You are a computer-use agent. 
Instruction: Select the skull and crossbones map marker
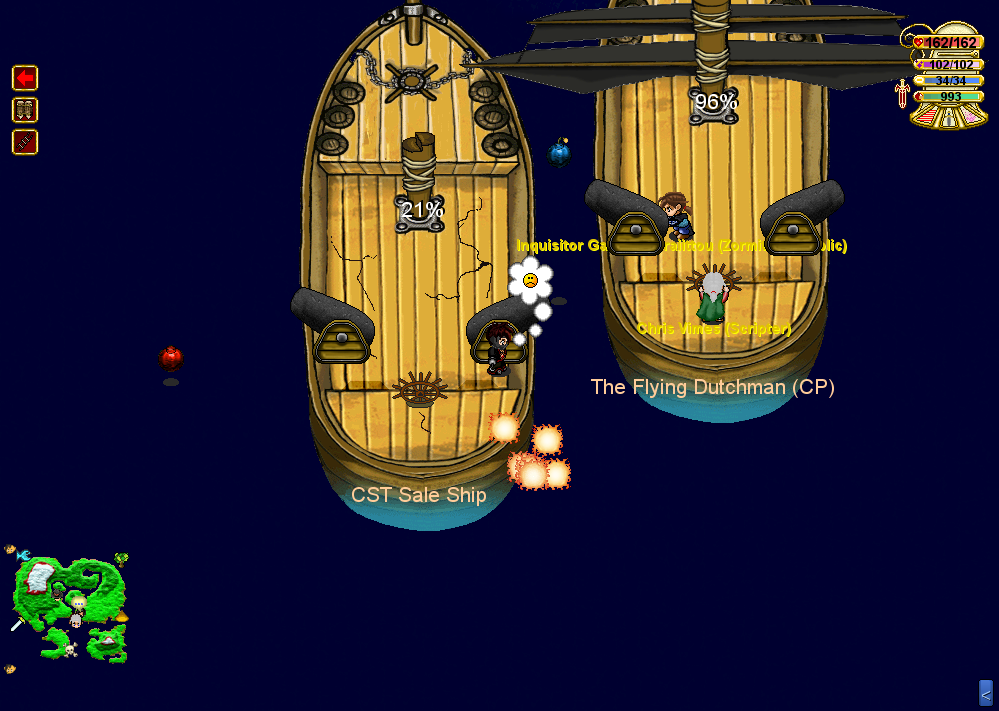(x=70, y=650)
